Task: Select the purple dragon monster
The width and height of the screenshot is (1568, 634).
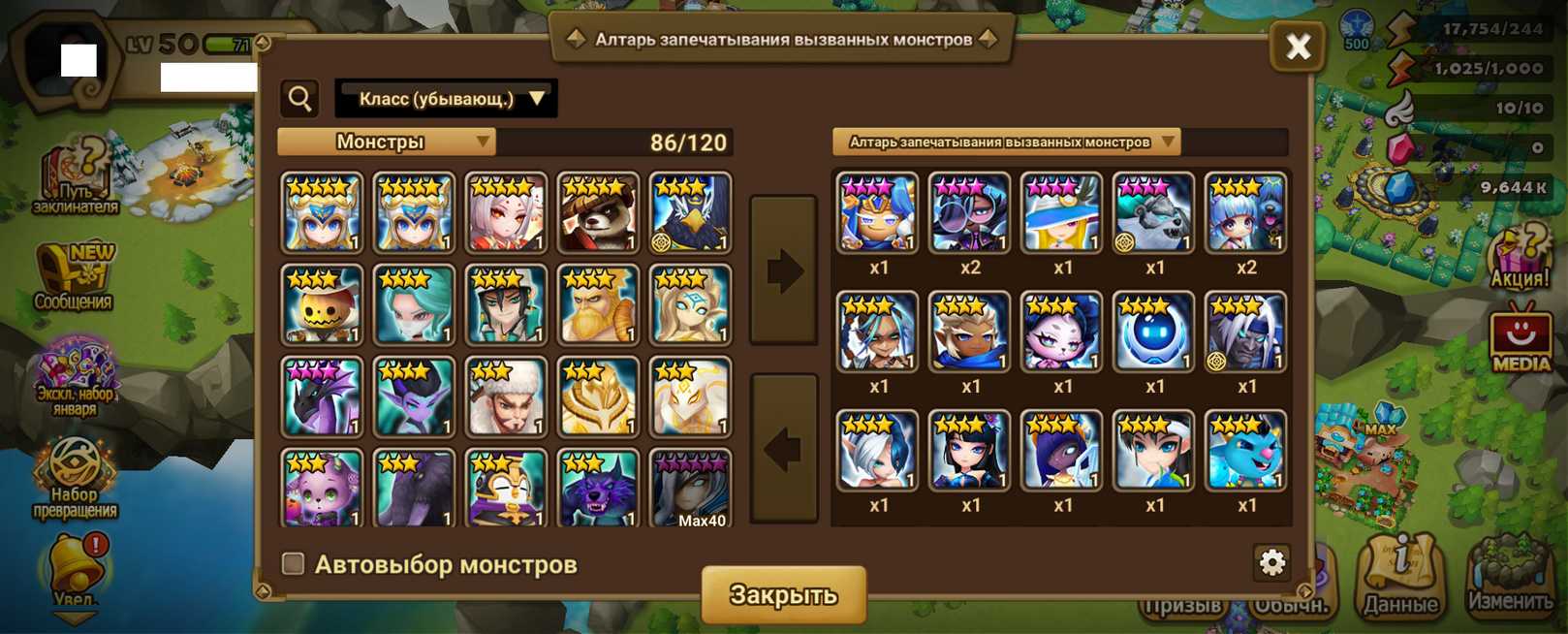Action: coord(322,396)
